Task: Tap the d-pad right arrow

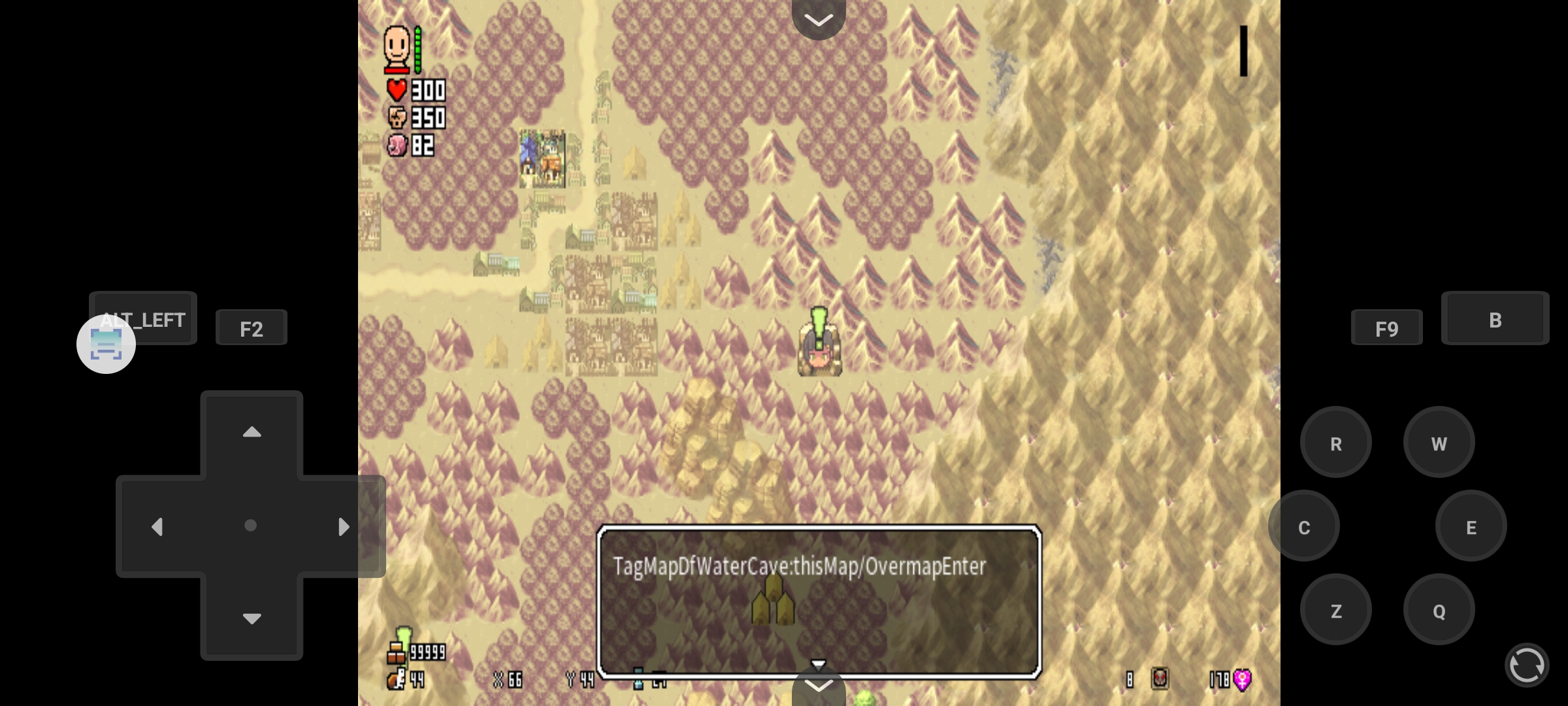Action: (344, 527)
